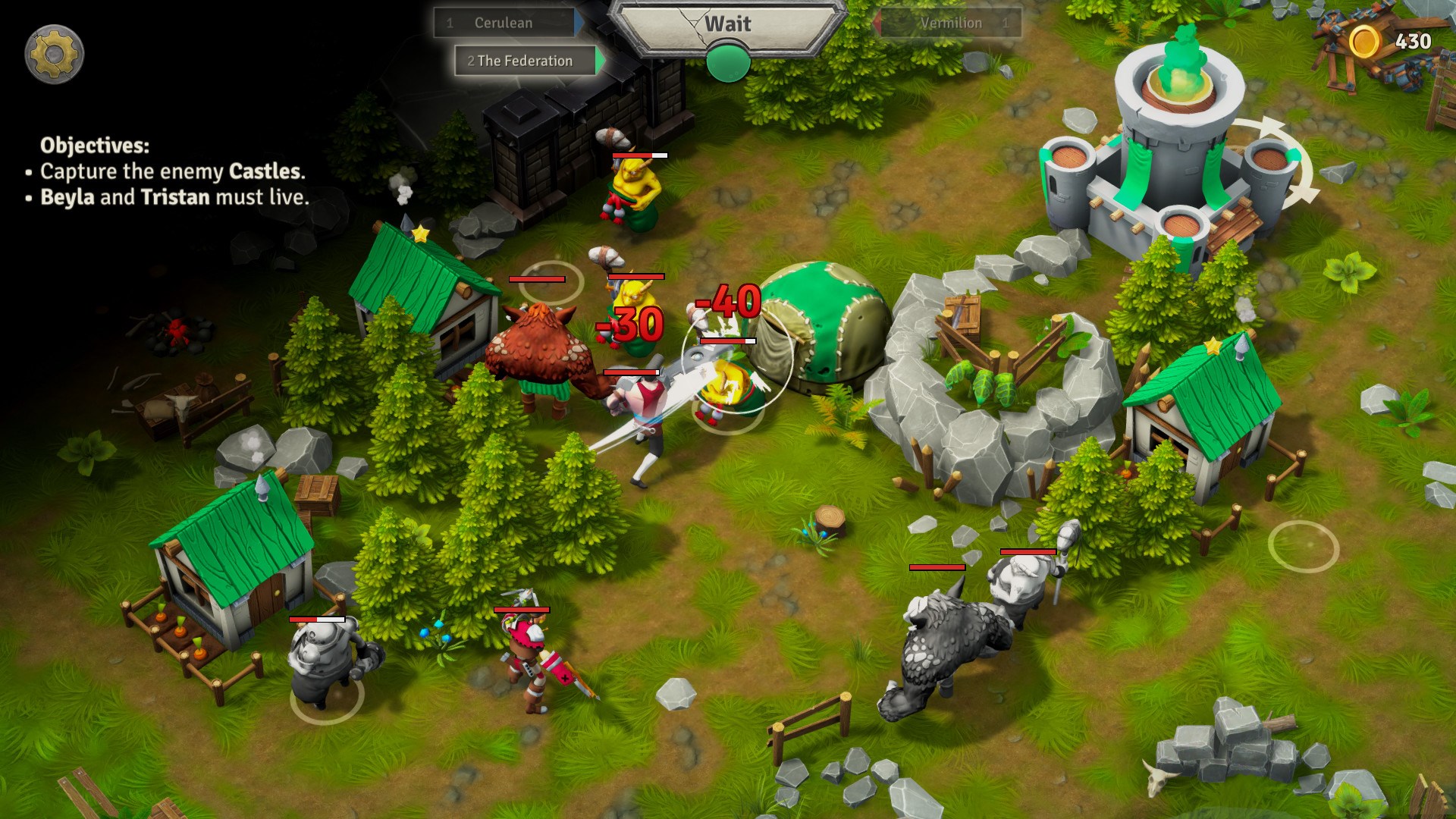Select The Federation faction tab
This screenshot has height=819, width=1456.
coord(525,61)
